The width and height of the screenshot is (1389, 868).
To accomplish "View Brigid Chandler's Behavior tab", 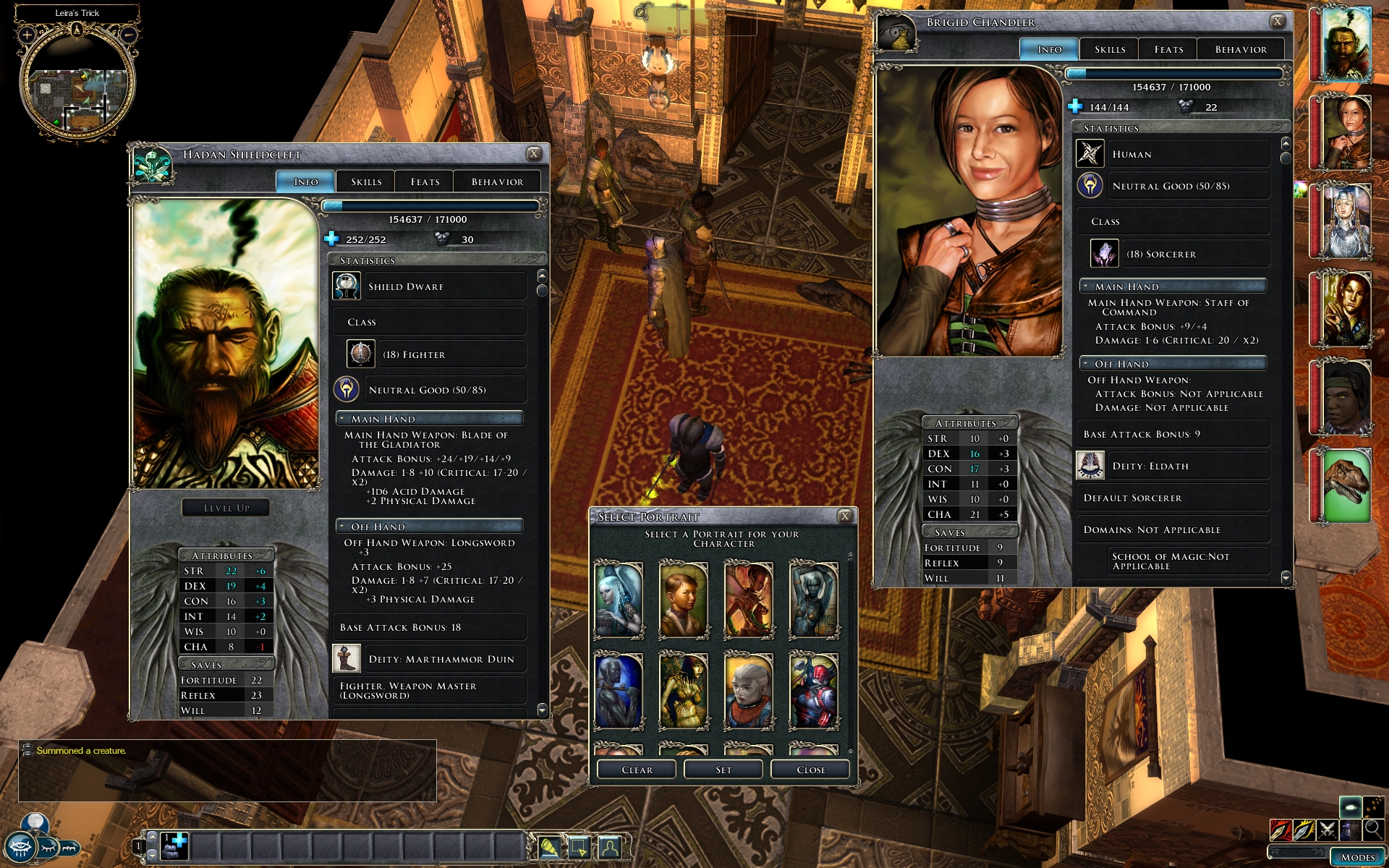I will [x=1241, y=49].
